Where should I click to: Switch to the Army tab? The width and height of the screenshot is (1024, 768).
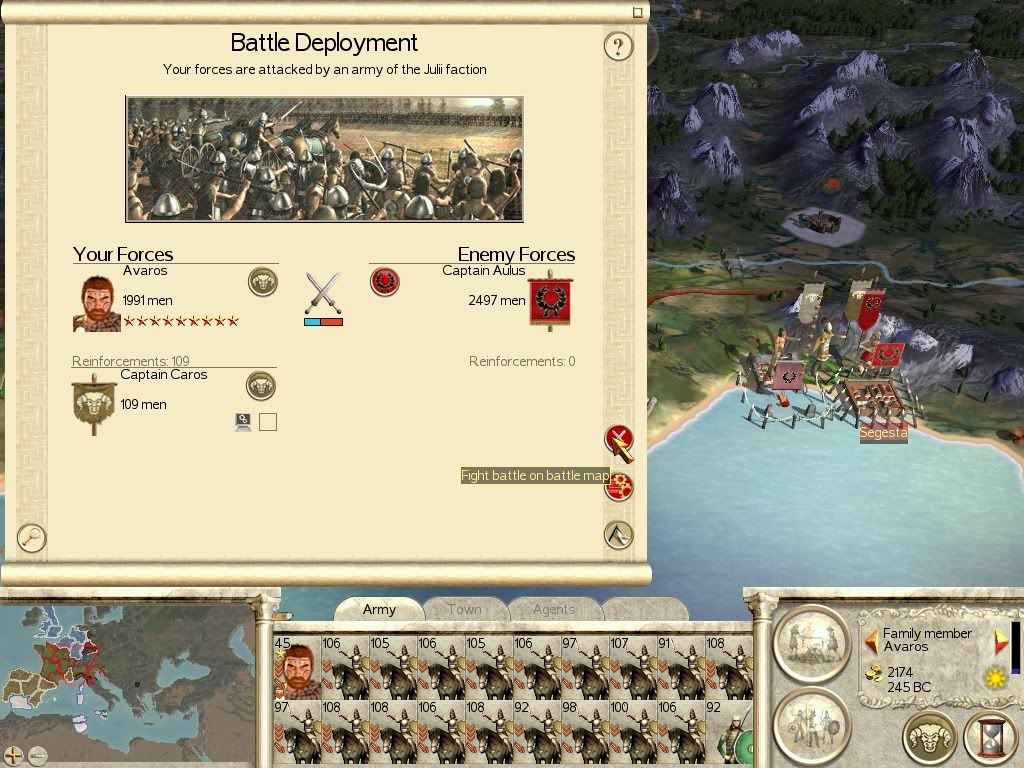(379, 609)
